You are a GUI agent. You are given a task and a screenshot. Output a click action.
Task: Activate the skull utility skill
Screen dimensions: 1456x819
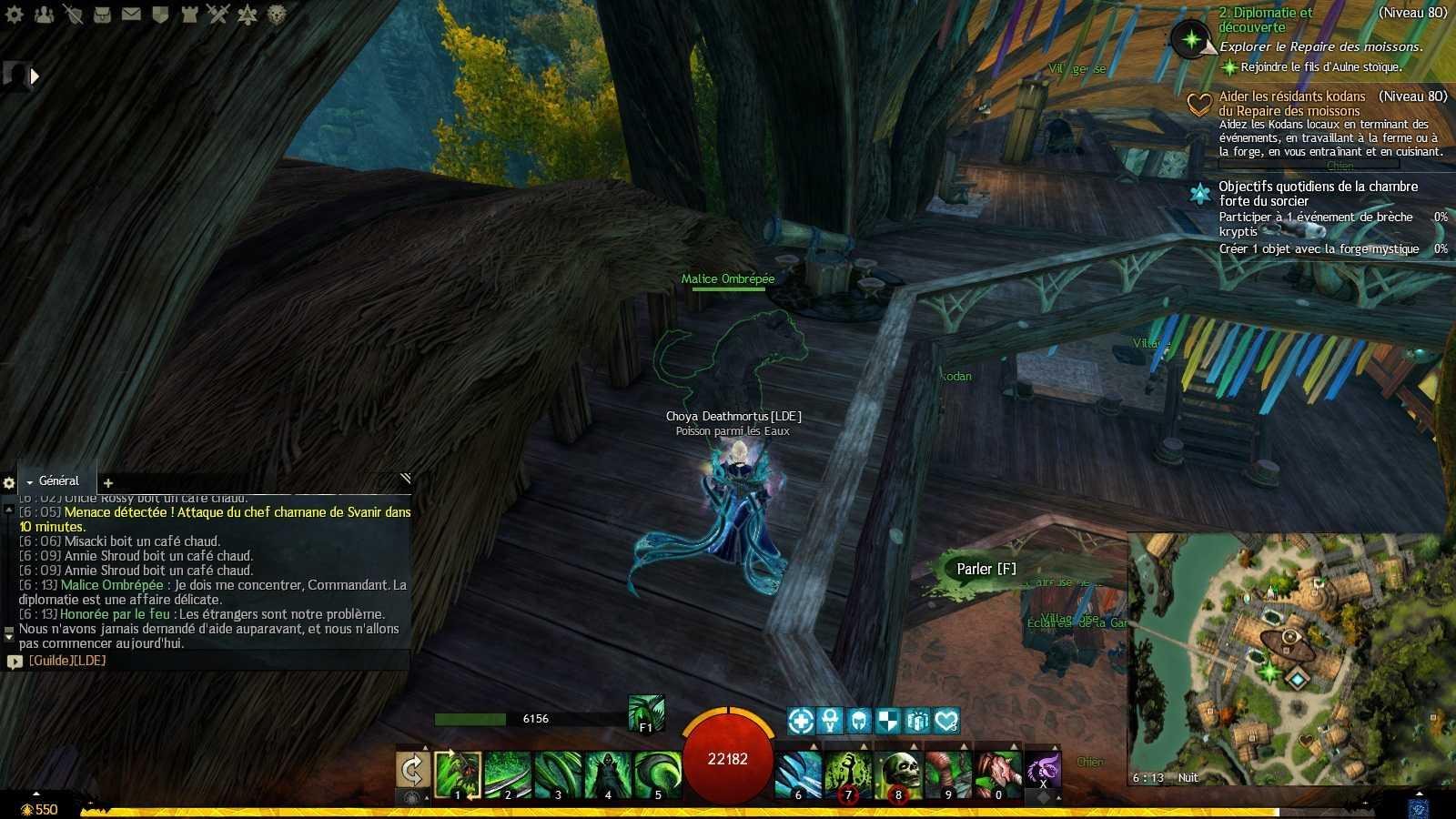coord(898,773)
